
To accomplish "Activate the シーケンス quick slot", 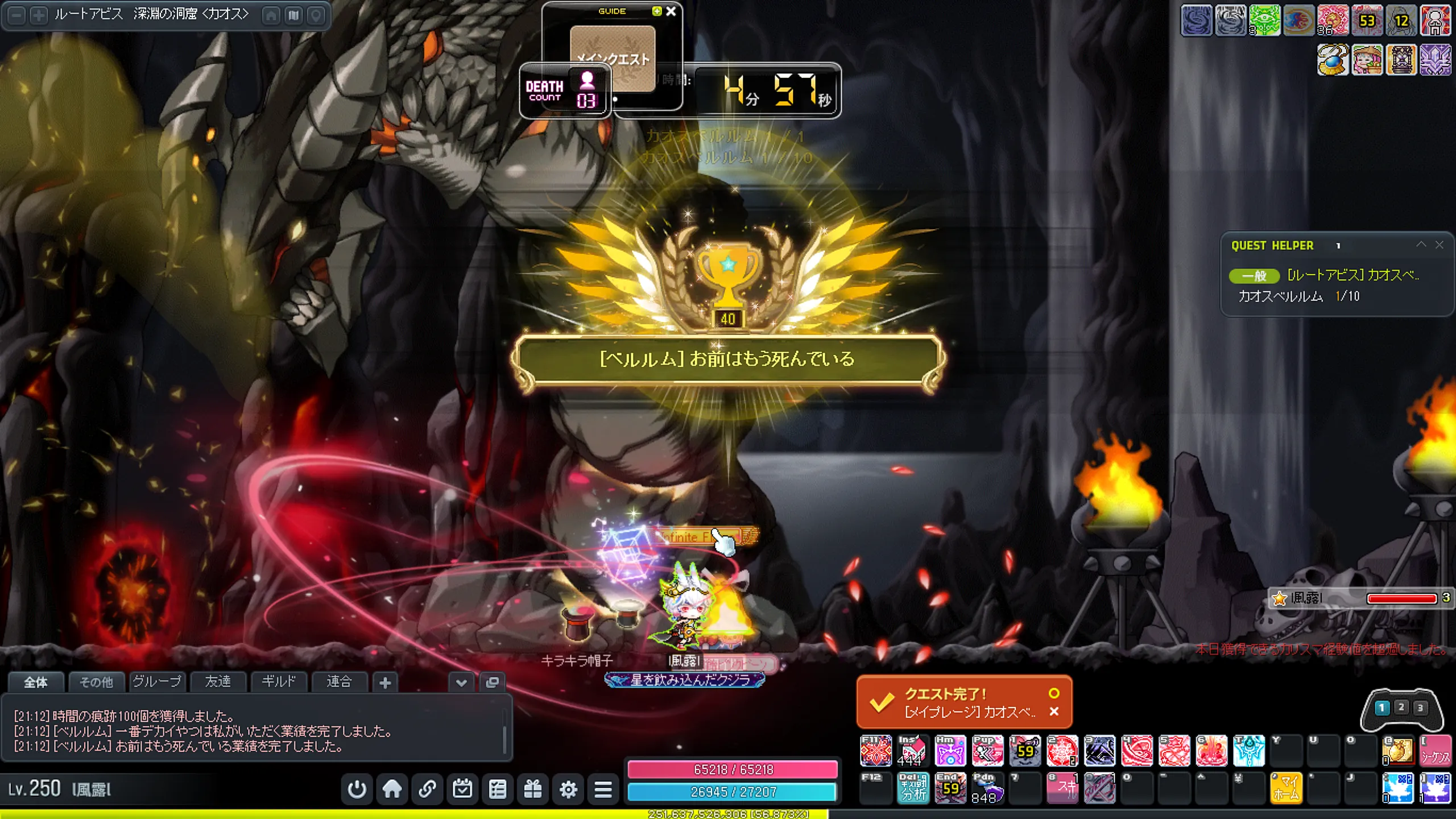I will [1436, 751].
